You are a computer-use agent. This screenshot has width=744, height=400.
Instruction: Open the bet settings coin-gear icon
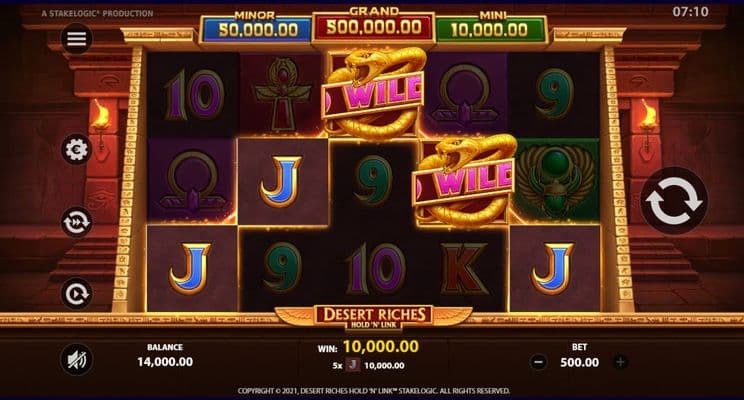click(x=77, y=149)
